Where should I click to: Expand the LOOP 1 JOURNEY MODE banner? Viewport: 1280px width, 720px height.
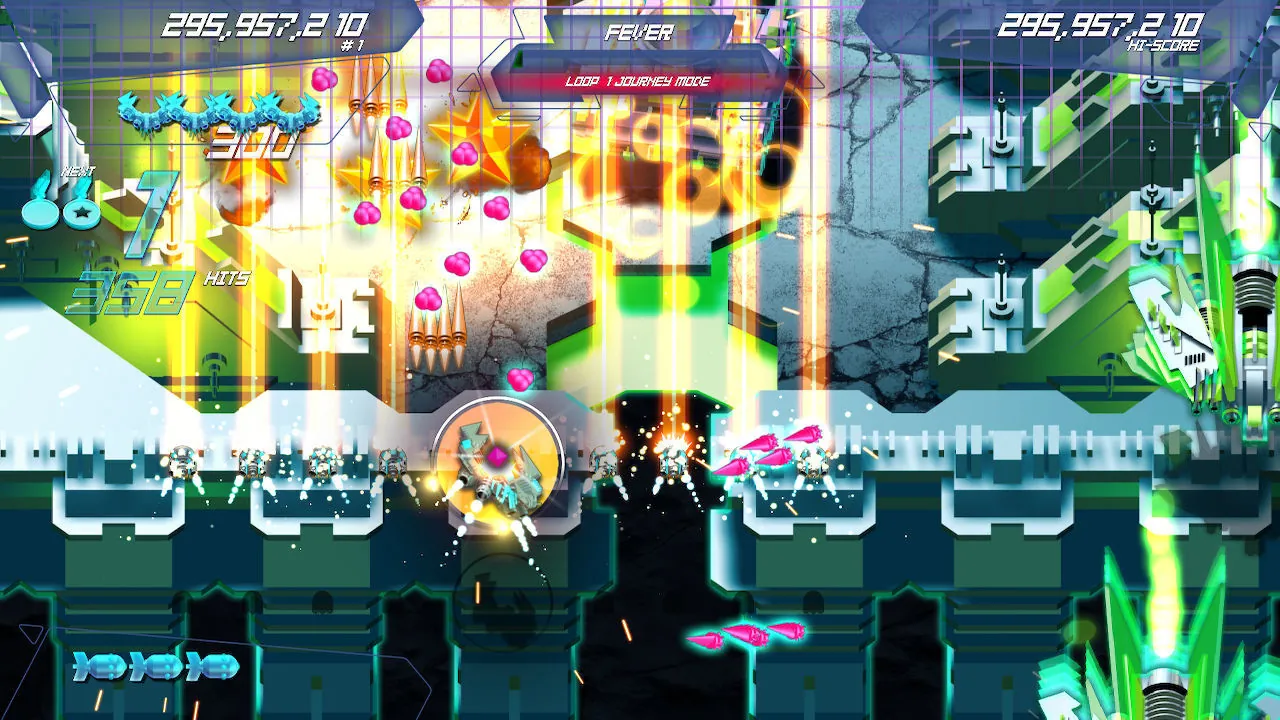pyautogui.click(x=638, y=82)
